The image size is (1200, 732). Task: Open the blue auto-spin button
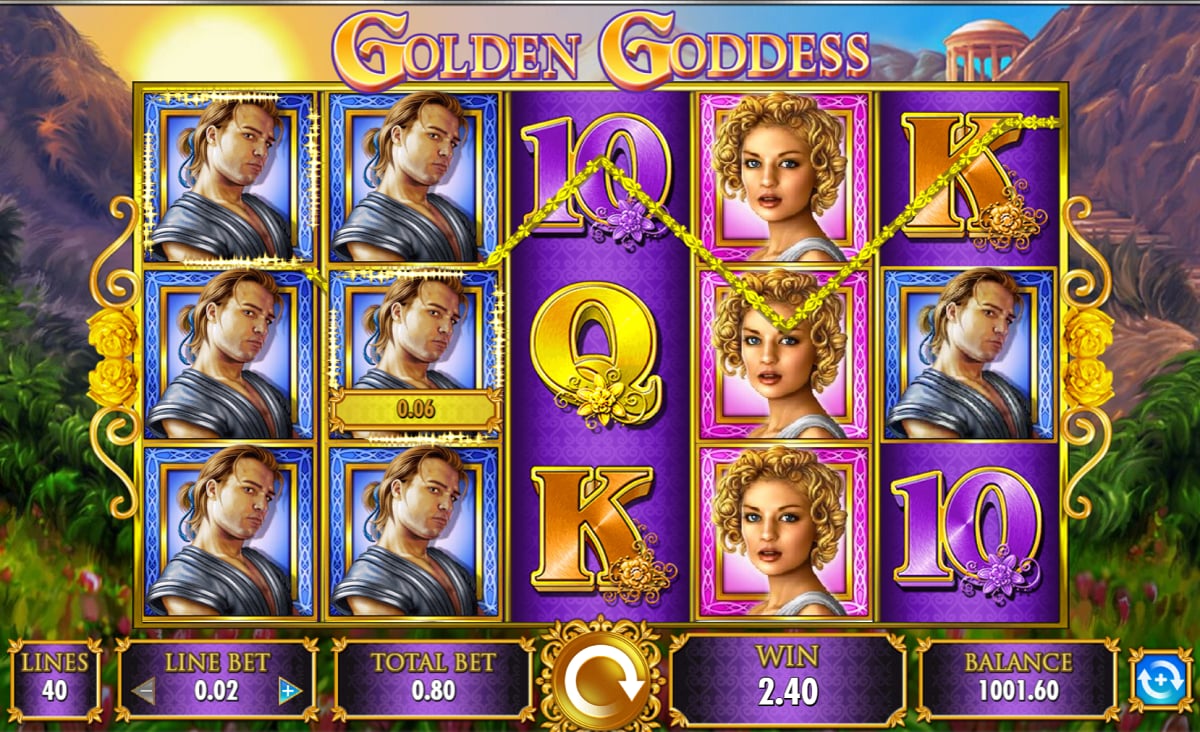pos(1161,680)
